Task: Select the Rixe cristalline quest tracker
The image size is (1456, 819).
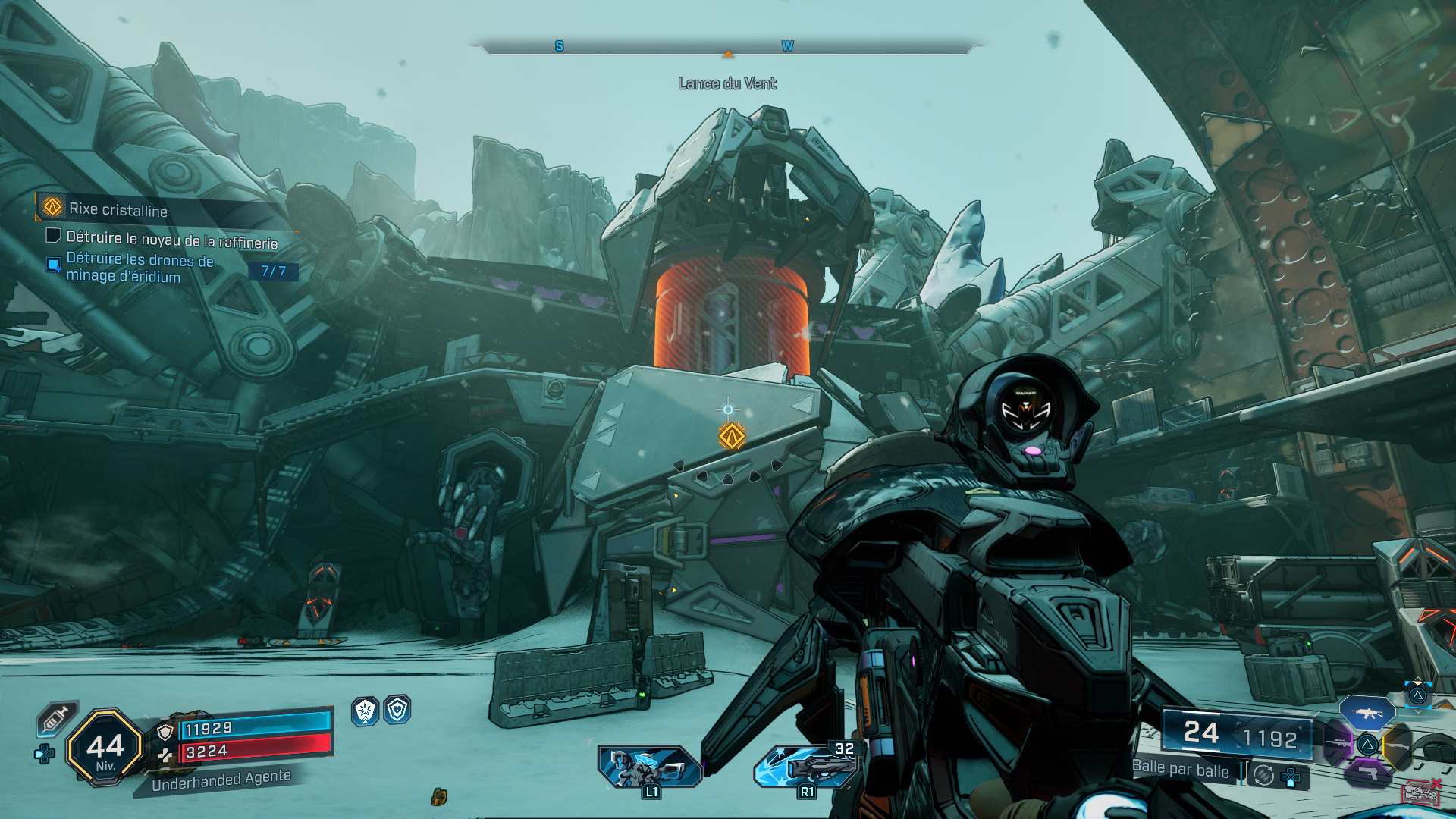Action: click(118, 209)
